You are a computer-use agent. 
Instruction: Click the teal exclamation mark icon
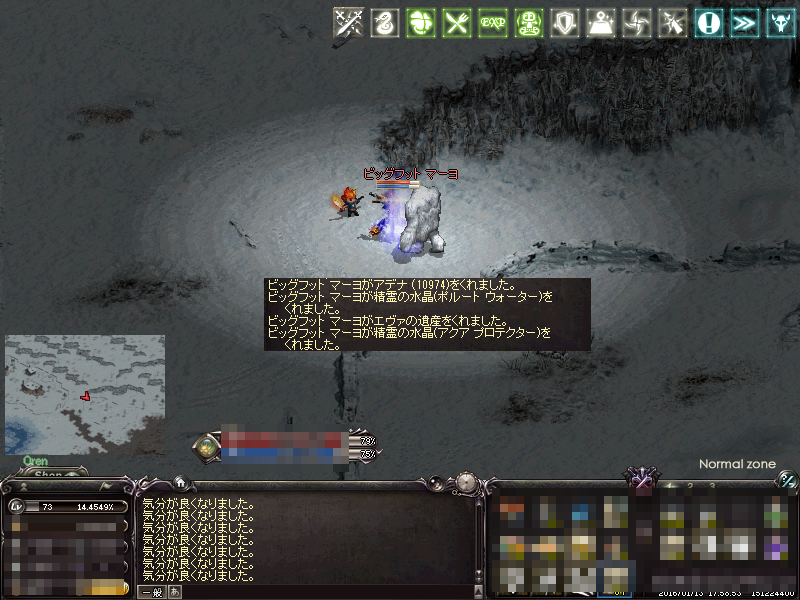pos(709,22)
